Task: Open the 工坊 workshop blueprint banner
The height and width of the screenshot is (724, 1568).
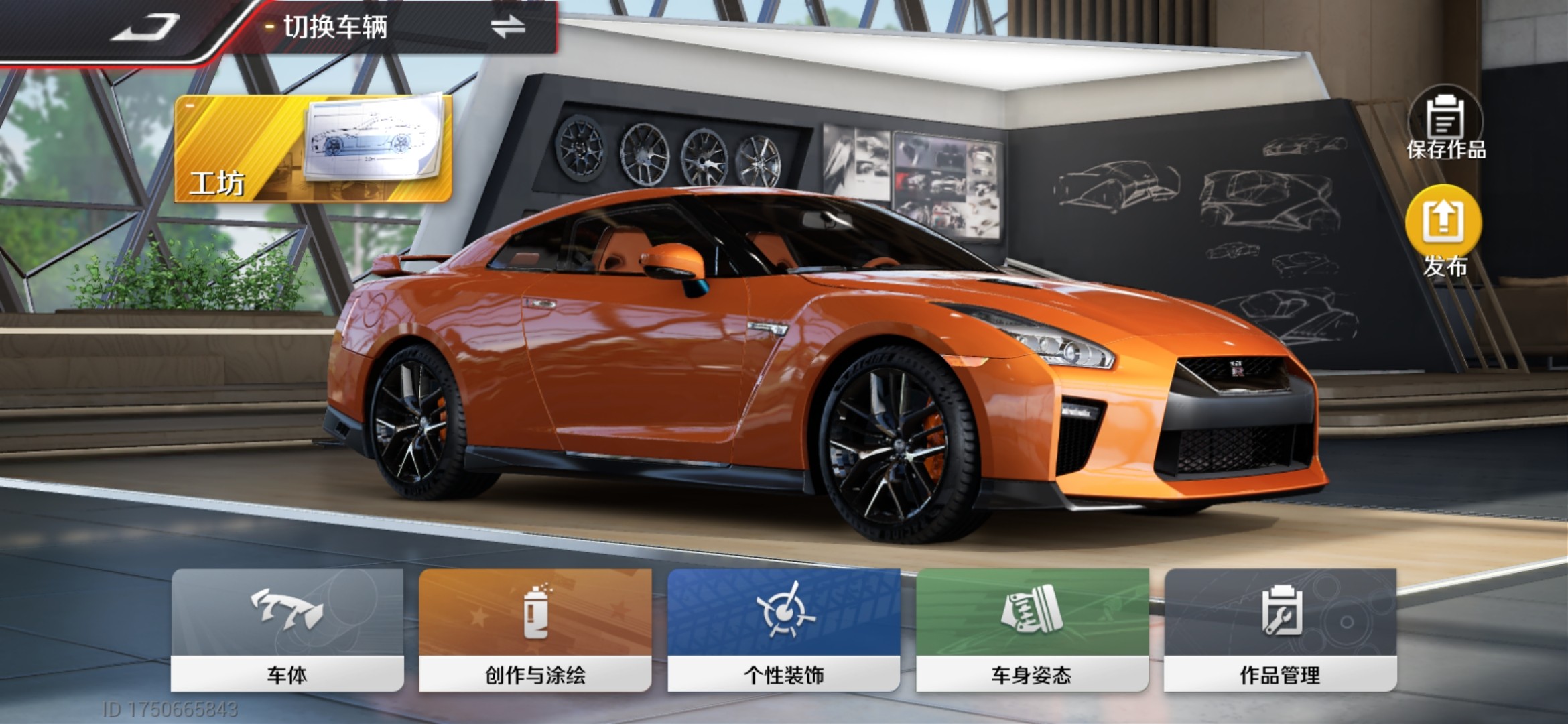Action: (313, 148)
